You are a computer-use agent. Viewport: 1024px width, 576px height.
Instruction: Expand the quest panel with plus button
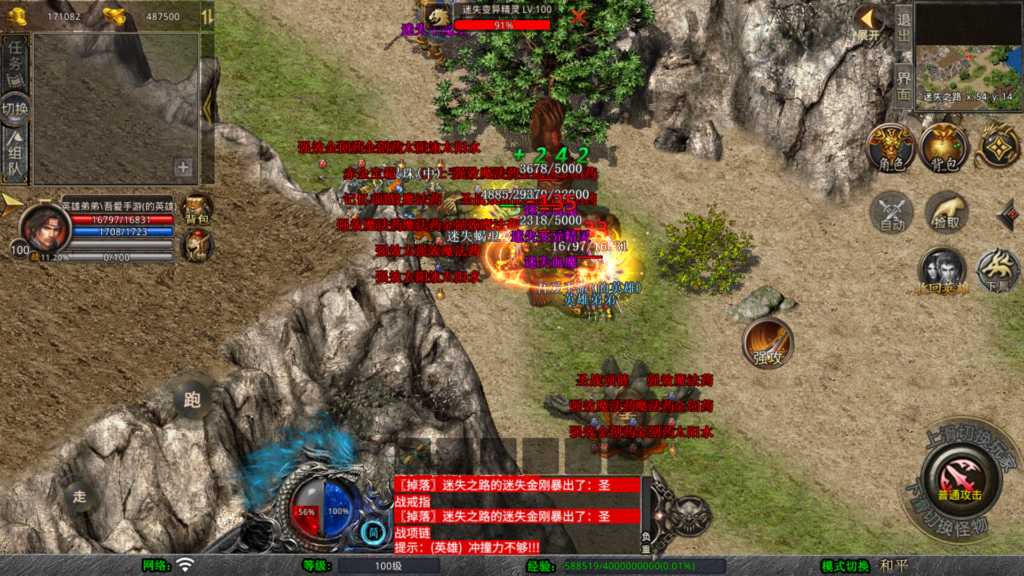click(183, 168)
